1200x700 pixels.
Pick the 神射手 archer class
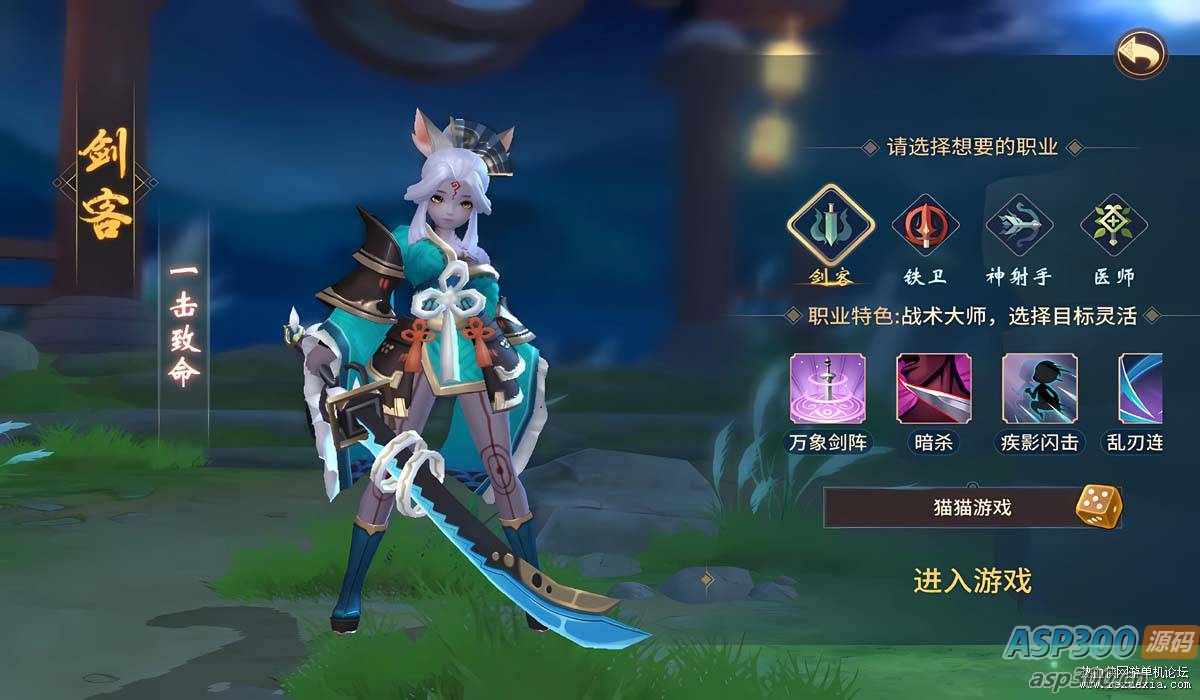pyautogui.click(x=1019, y=227)
